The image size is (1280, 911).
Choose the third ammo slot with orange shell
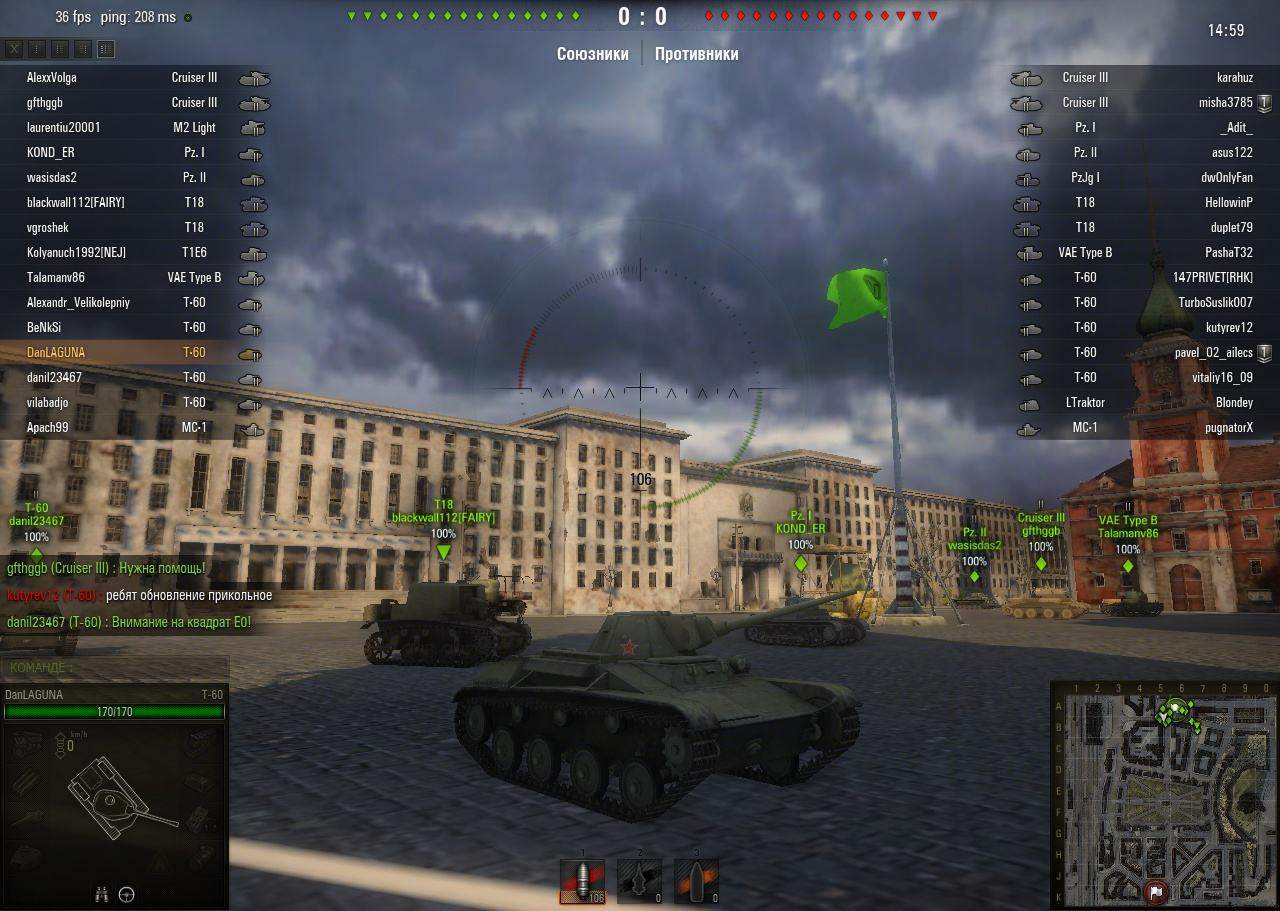696,882
